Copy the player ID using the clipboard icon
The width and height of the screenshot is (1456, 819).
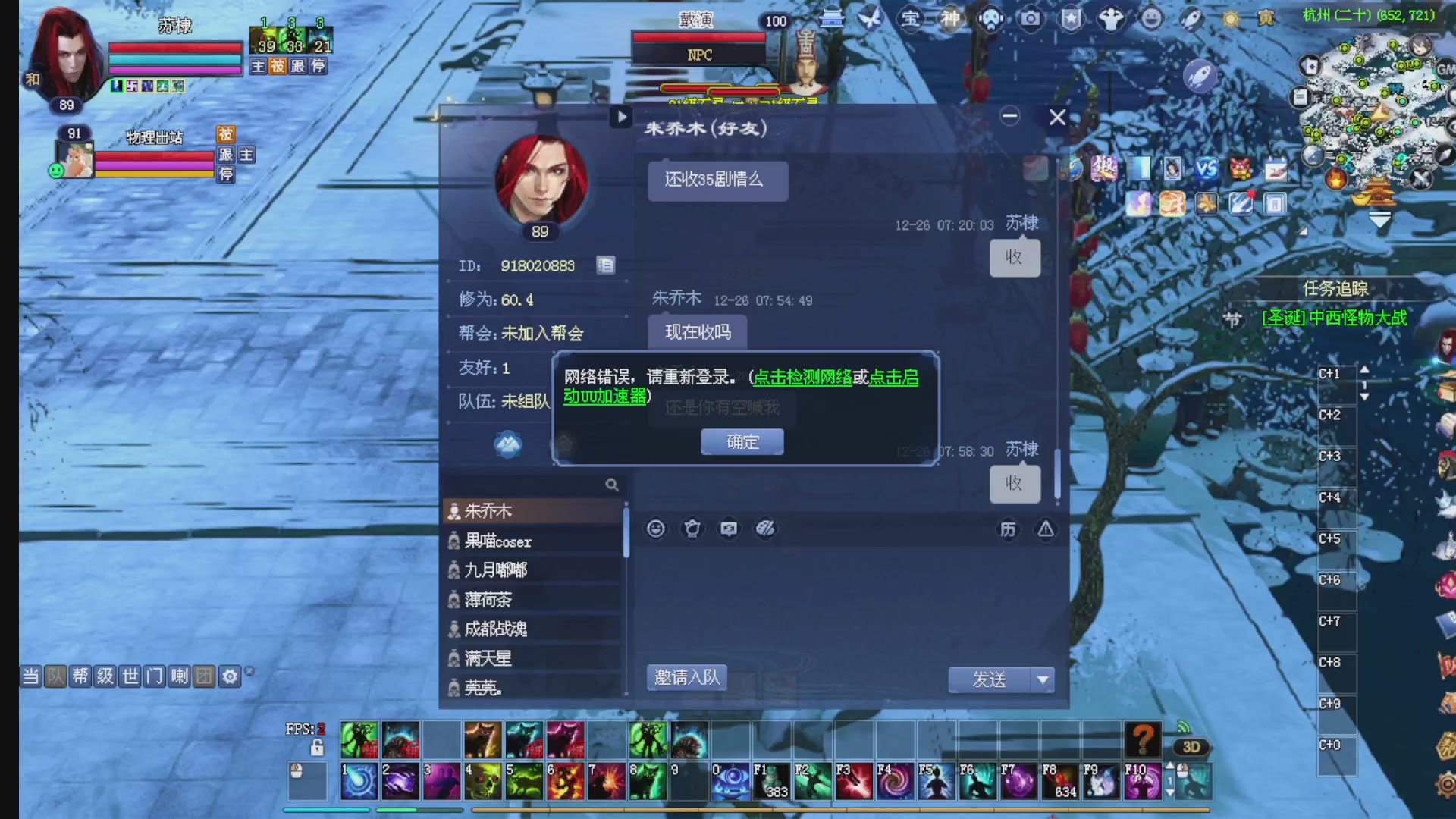[x=605, y=265]
